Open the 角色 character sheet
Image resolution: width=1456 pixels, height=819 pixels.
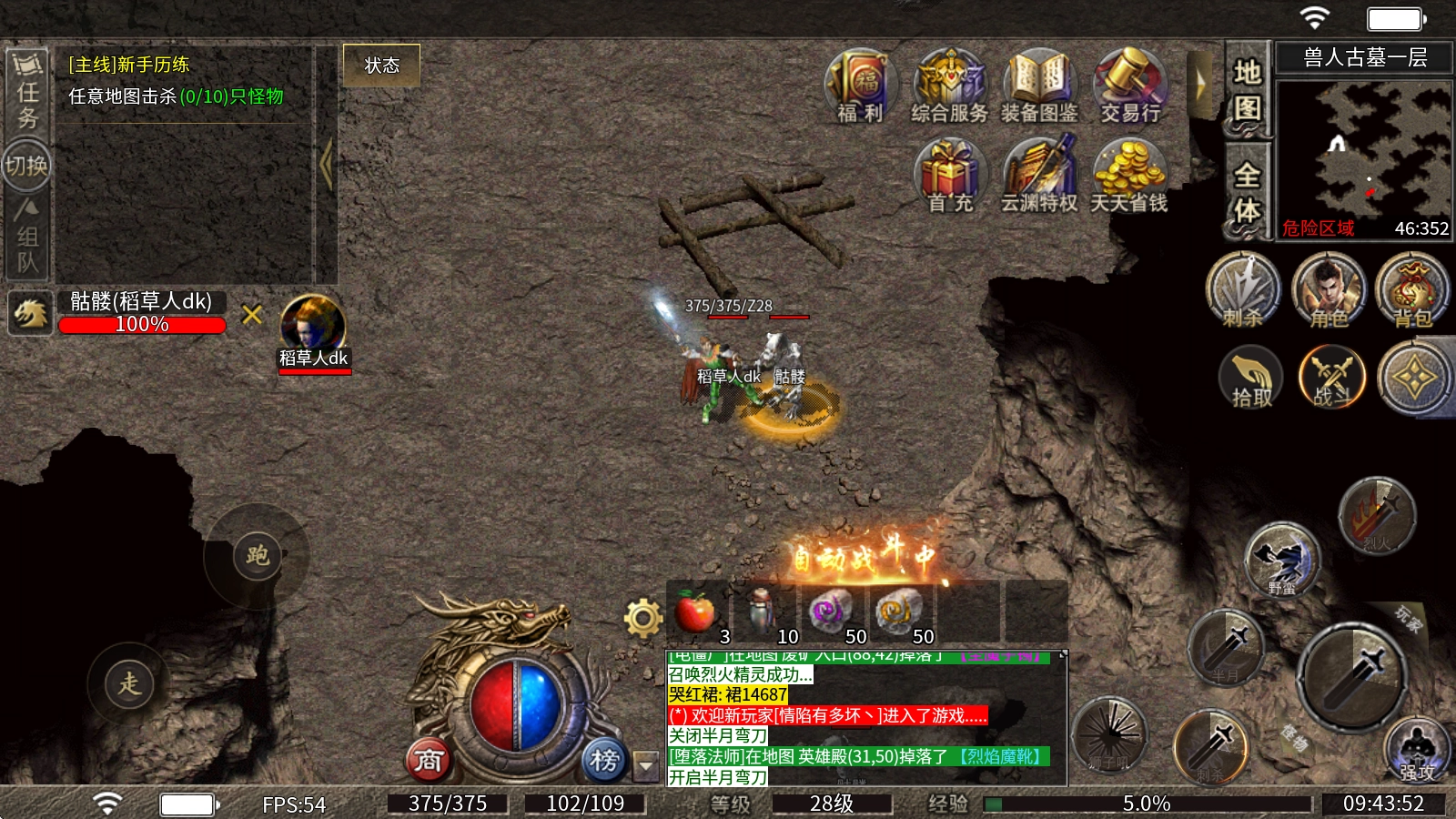[1329, 289]
